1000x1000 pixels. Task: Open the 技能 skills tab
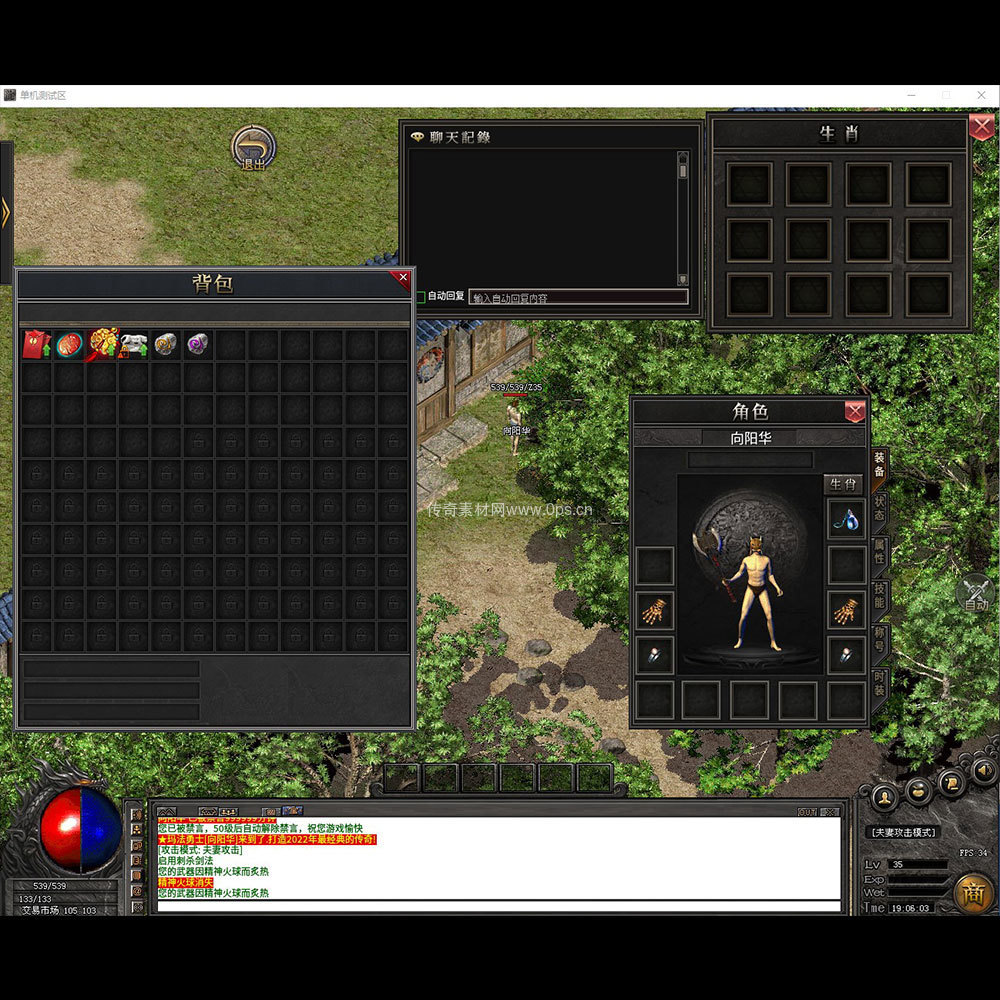(x=879, y=596)
